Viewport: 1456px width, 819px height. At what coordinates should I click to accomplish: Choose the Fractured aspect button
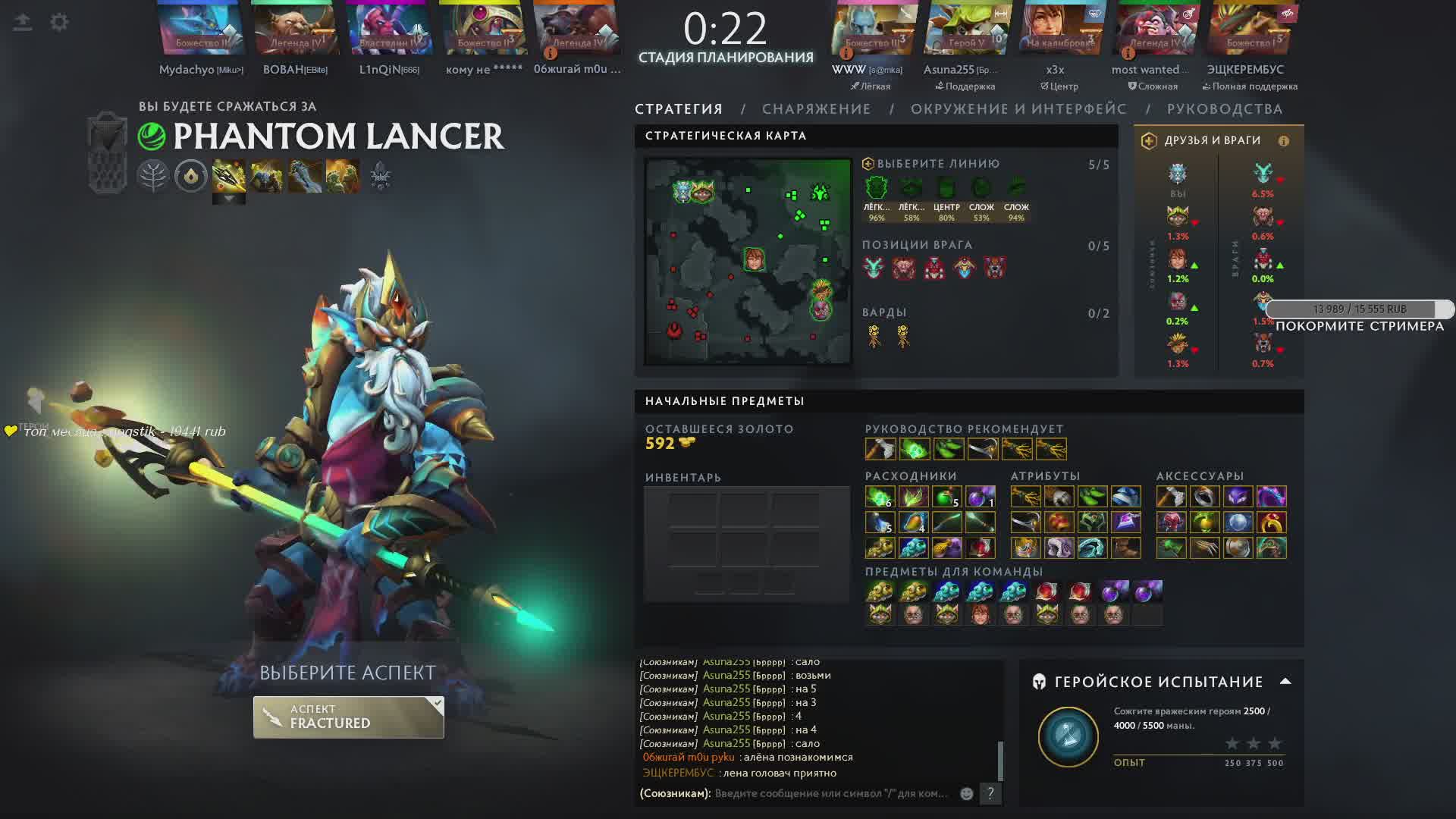click(348, 717)
